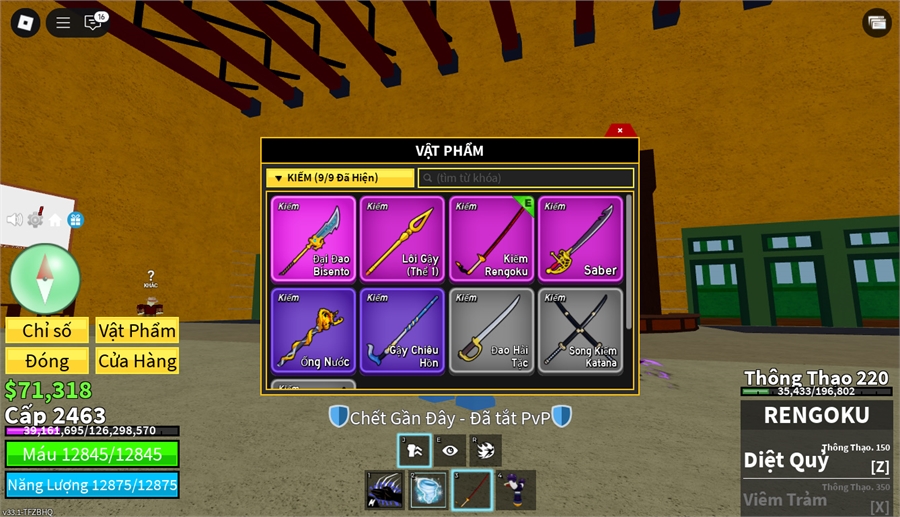Open the Cửa Hàng shop
This screenshot has height=517, width=900.
pyautogui.click(x=137, y=361)
